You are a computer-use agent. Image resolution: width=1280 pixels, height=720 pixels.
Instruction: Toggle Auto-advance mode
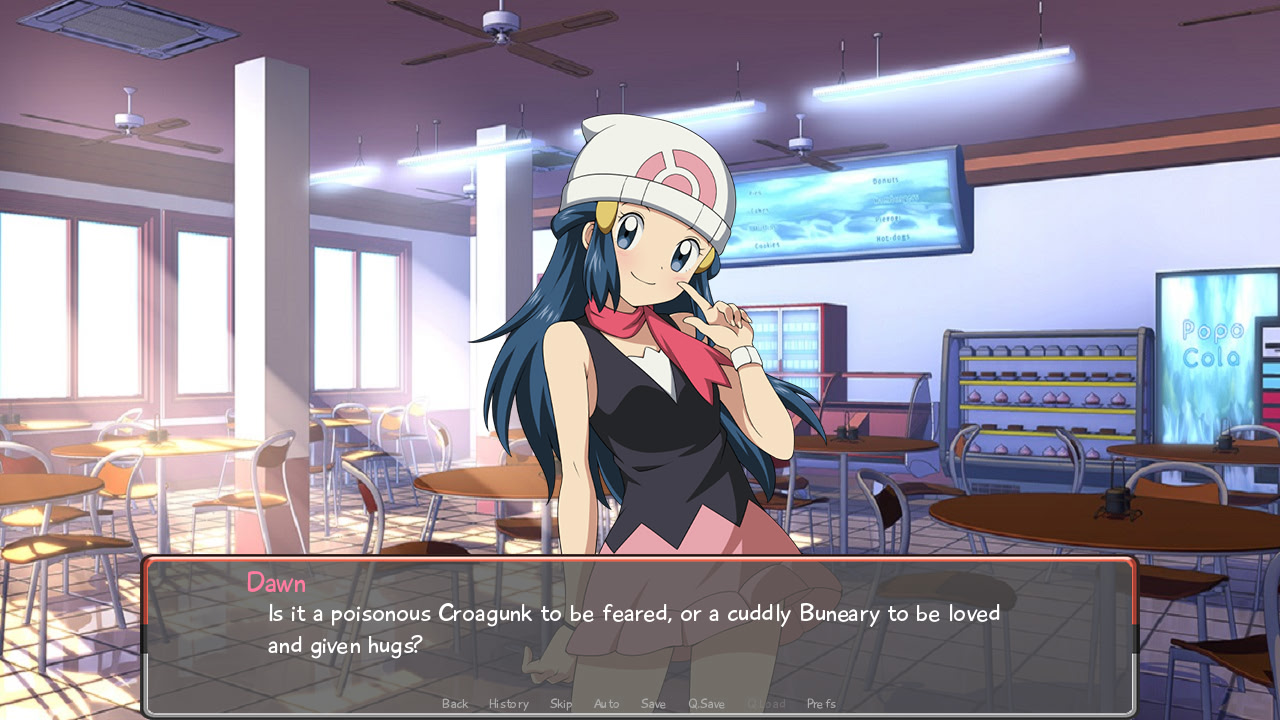(606, 704)
